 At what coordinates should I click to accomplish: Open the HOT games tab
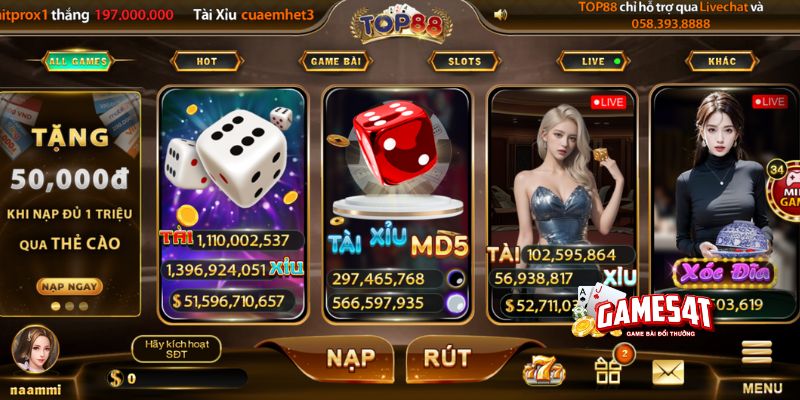click(207, 61)
